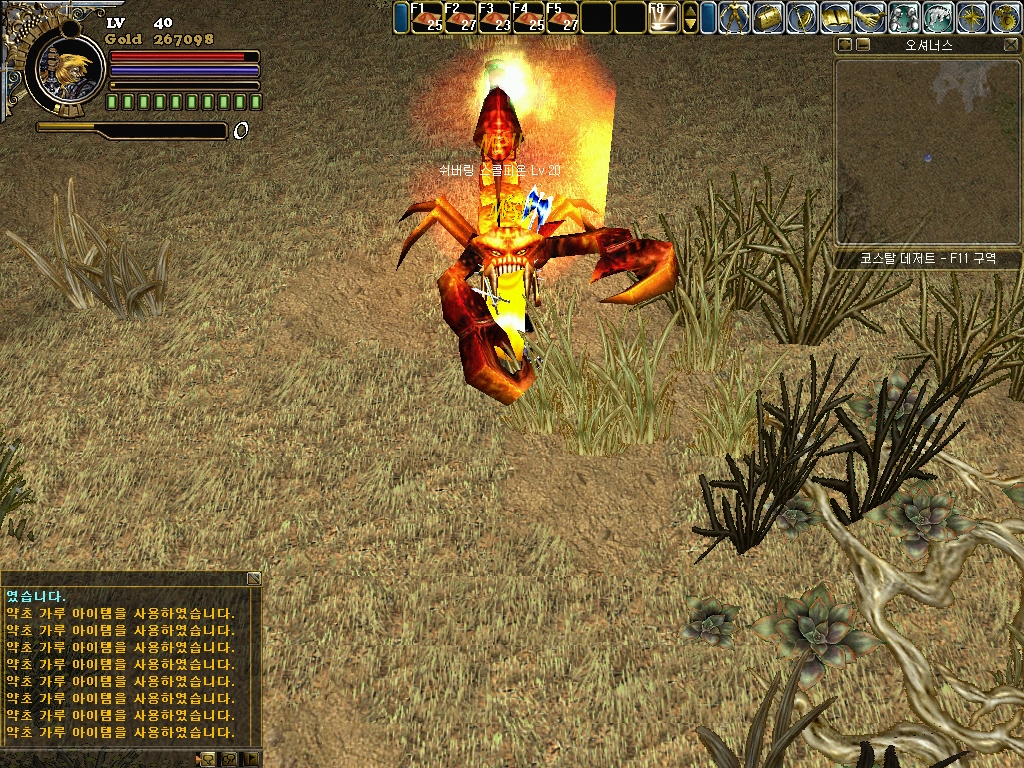Viewport: 1024px width, 768px height.
Task: Open the treasure chest inventory icon
Action: (769, 18)
